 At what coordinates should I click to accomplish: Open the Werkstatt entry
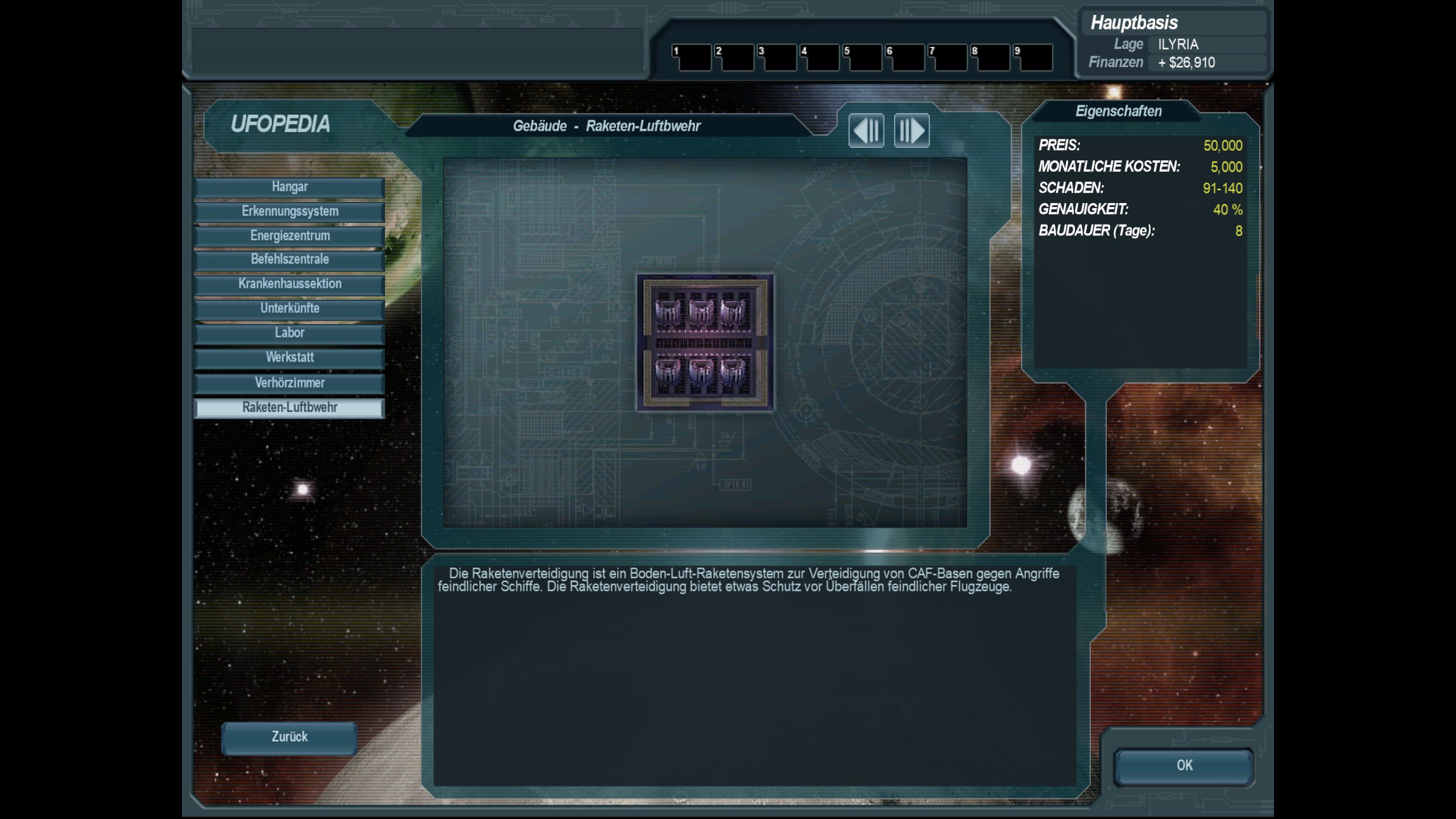[289, 358]
